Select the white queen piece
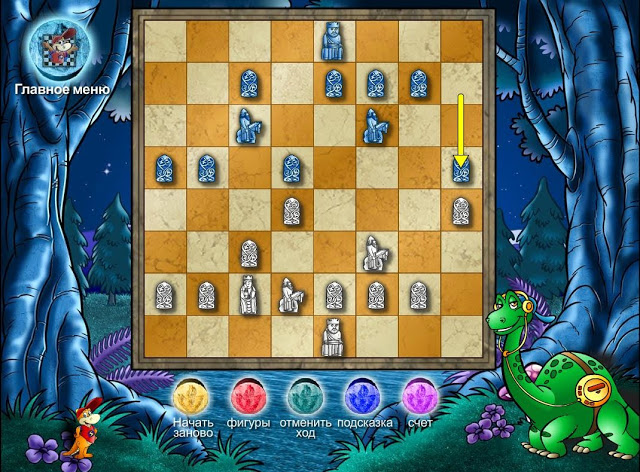The height and width of the screenshot is (472, 640). [248, 295]
